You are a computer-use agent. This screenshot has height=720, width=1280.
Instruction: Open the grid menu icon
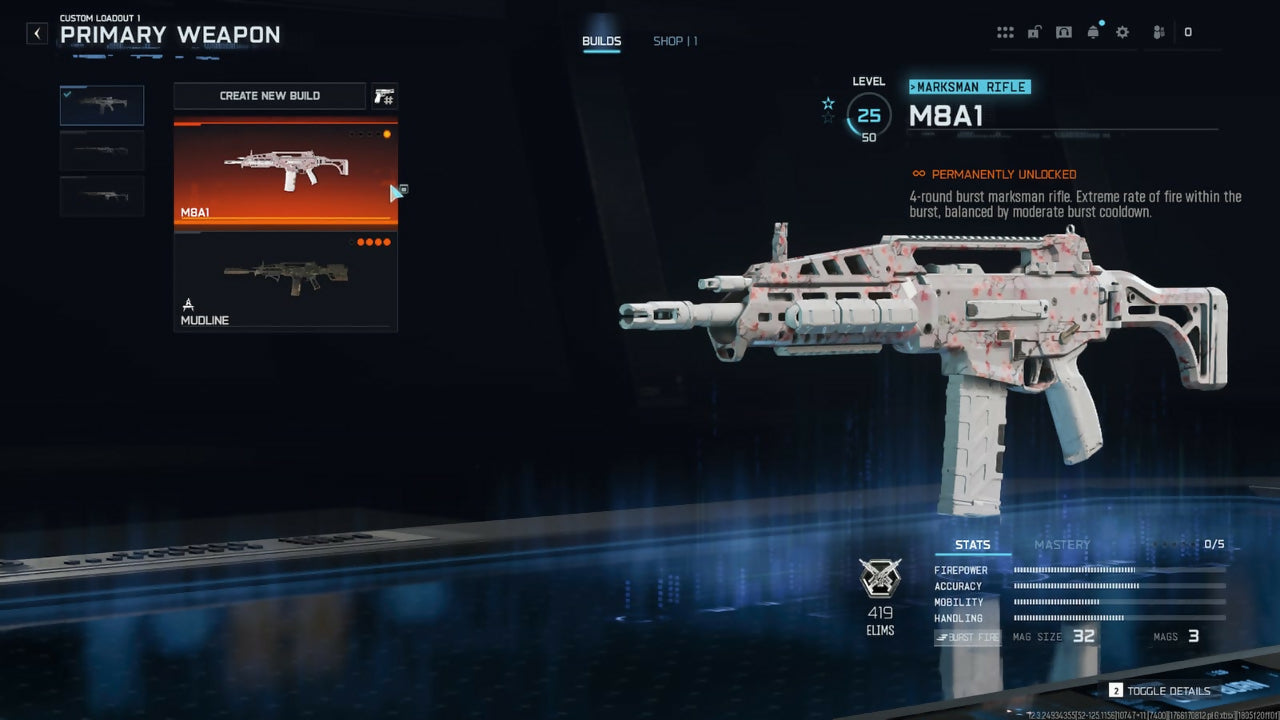(1005, 33)
